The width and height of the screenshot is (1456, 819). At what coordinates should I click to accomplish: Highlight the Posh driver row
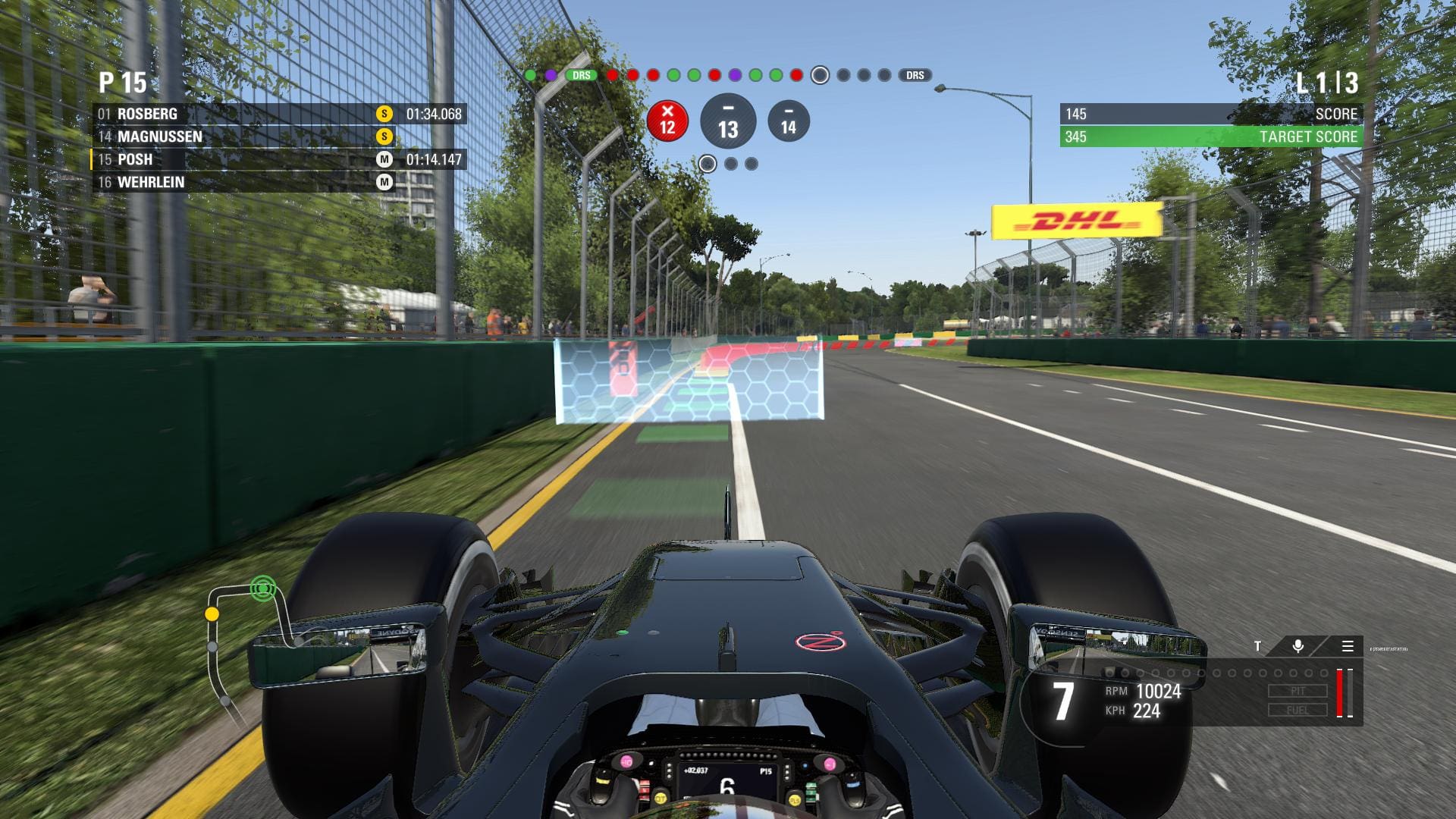pos(278,159)
